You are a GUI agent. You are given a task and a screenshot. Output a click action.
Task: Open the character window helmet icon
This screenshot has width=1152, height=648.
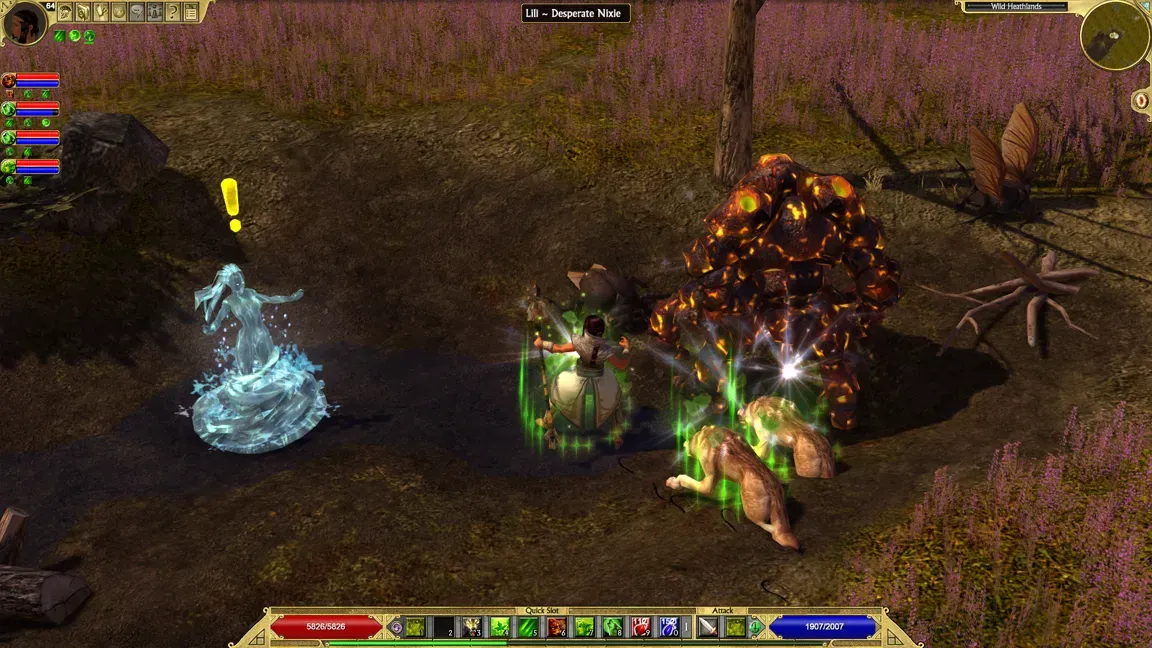click(x=65, y=12)
